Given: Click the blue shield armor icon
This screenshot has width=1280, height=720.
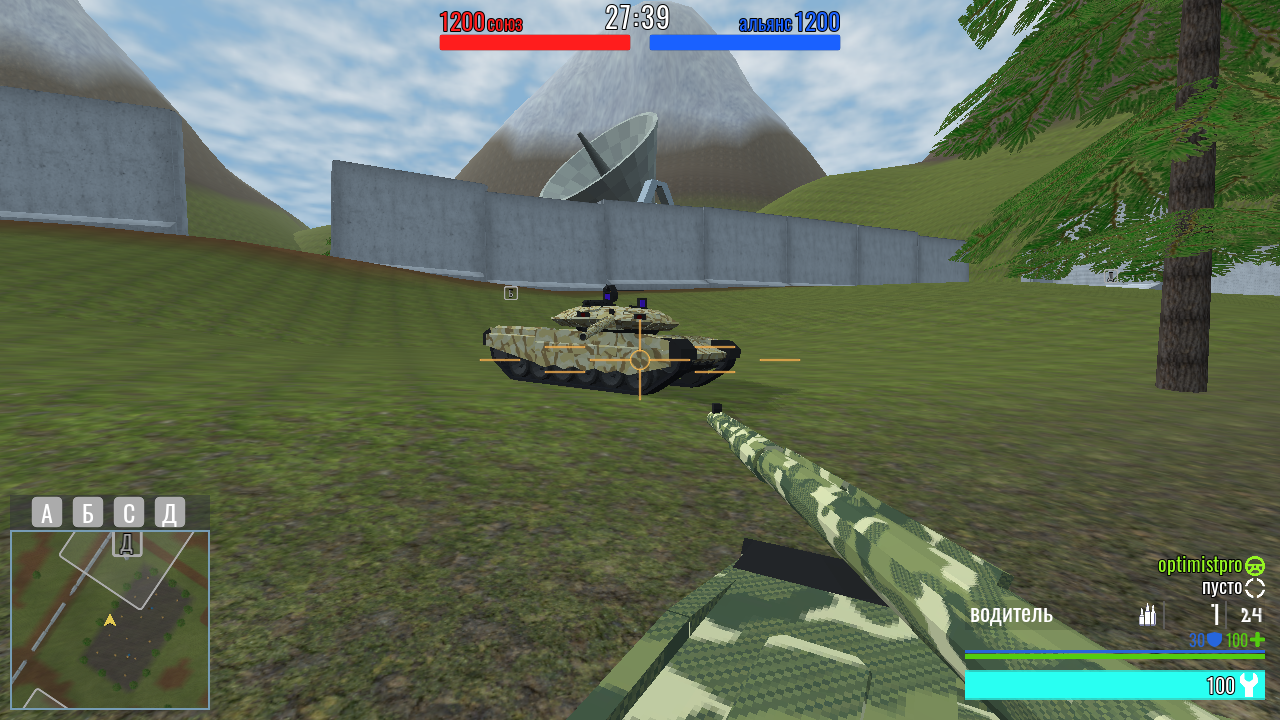Looking at the screenshot, I should 1215,640.
